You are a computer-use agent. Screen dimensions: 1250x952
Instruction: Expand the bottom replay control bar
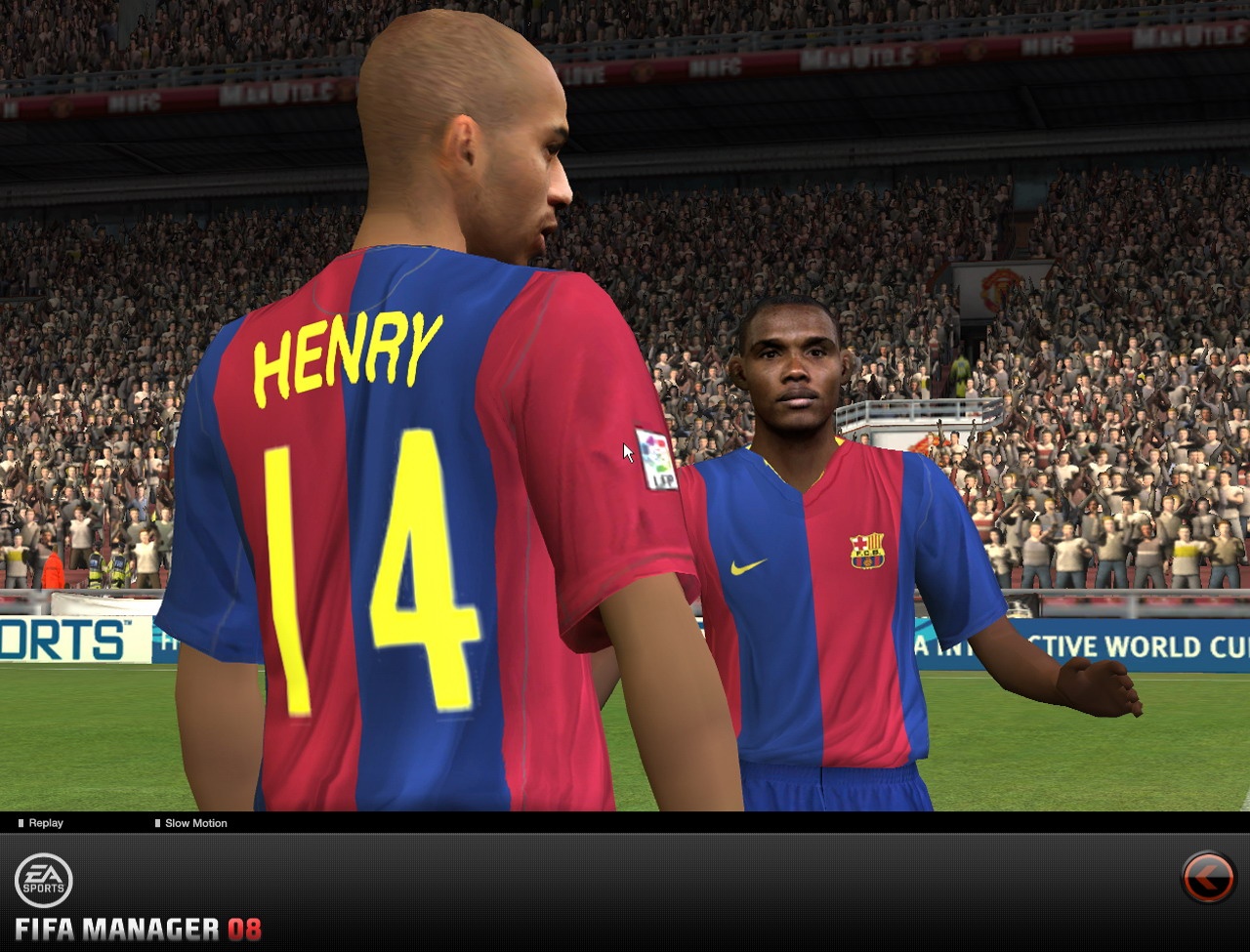625,823
